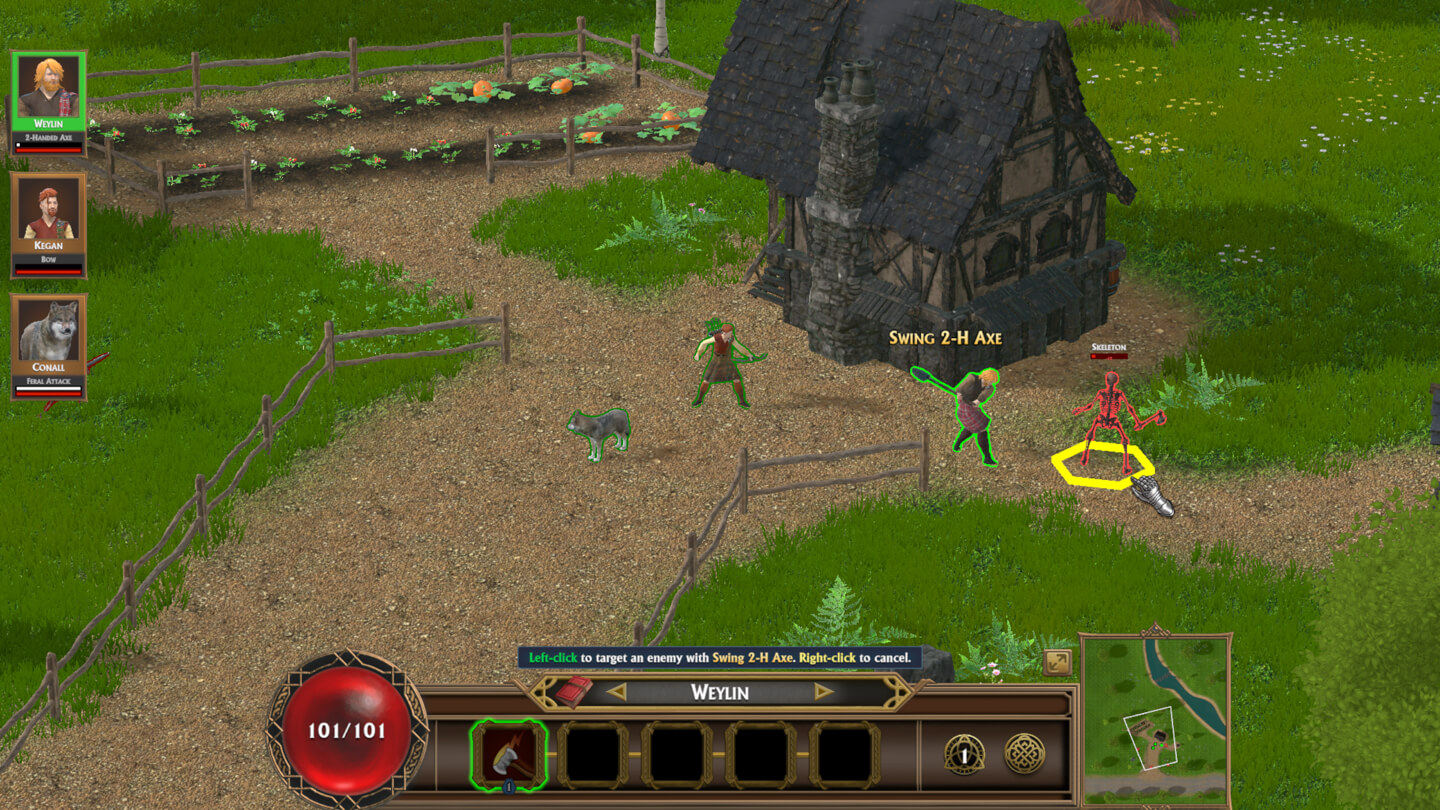
Task: Select Weylin's portrait in the party list
Action: click(x=48, y=88)
